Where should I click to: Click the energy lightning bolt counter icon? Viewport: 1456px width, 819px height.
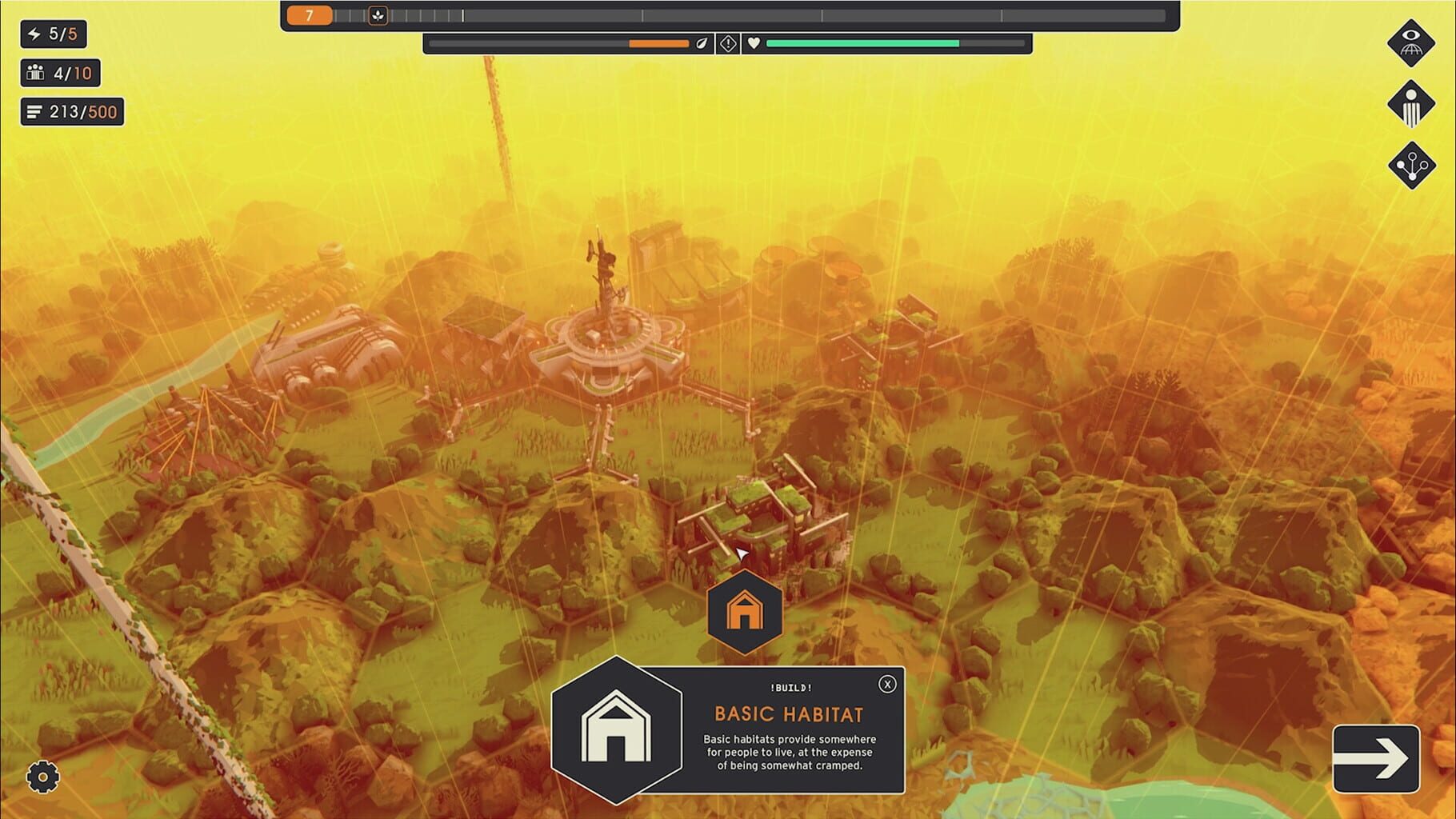[33, 35]
